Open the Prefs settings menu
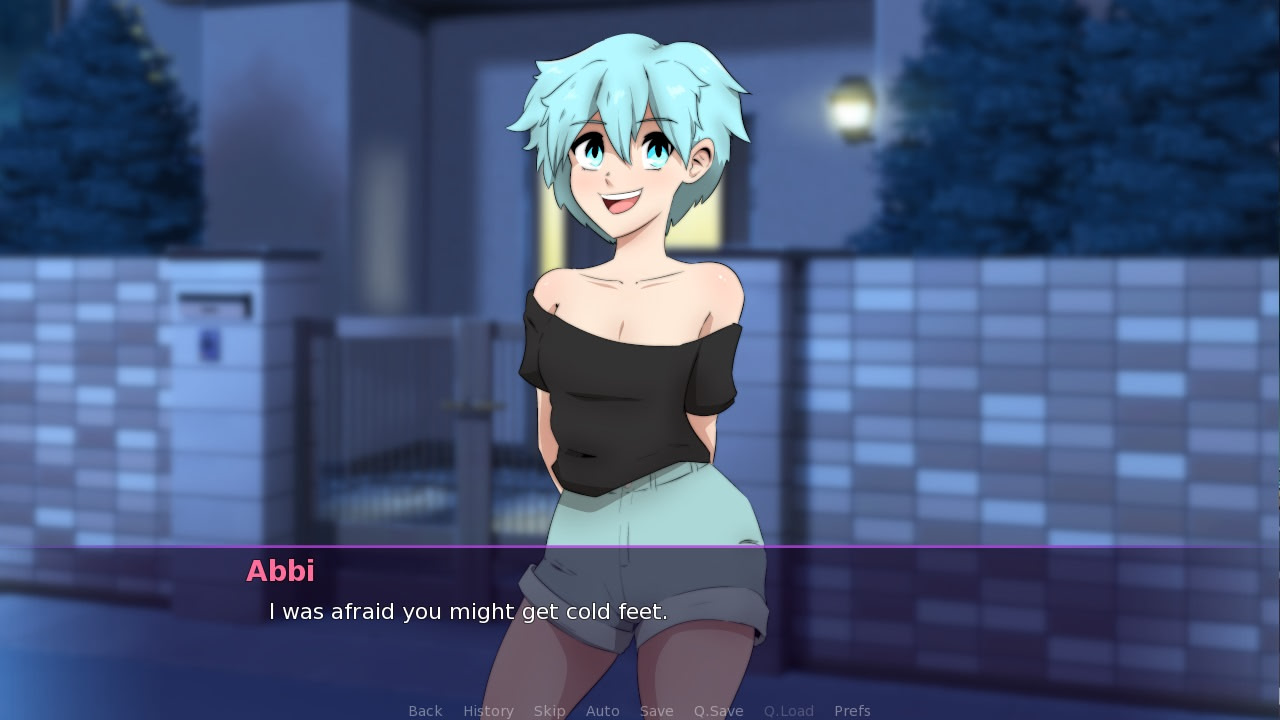 (x=852, y=711)
